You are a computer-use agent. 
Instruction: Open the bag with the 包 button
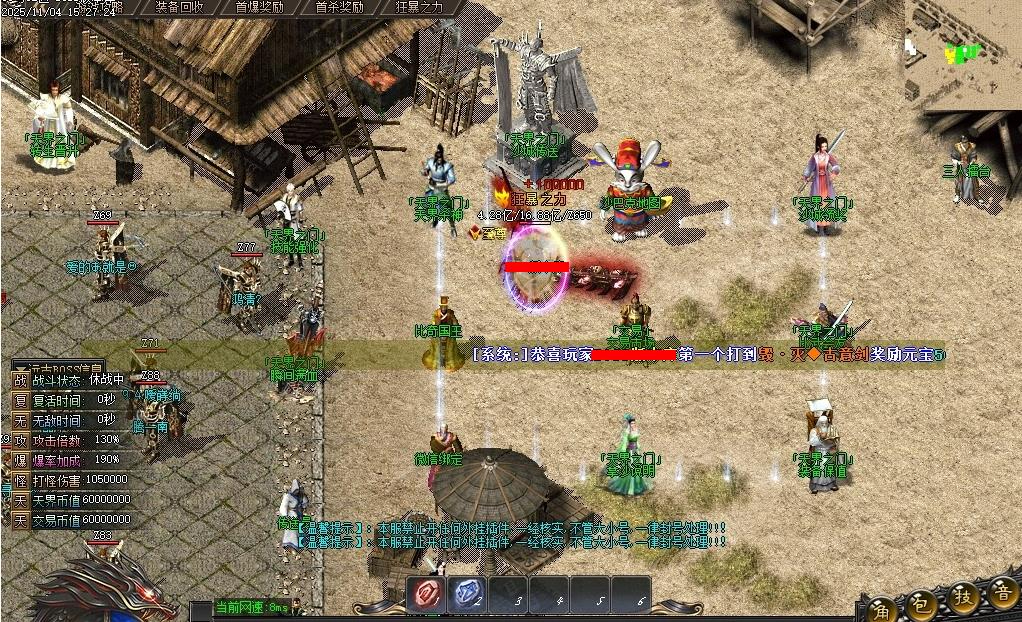[923, 603]
